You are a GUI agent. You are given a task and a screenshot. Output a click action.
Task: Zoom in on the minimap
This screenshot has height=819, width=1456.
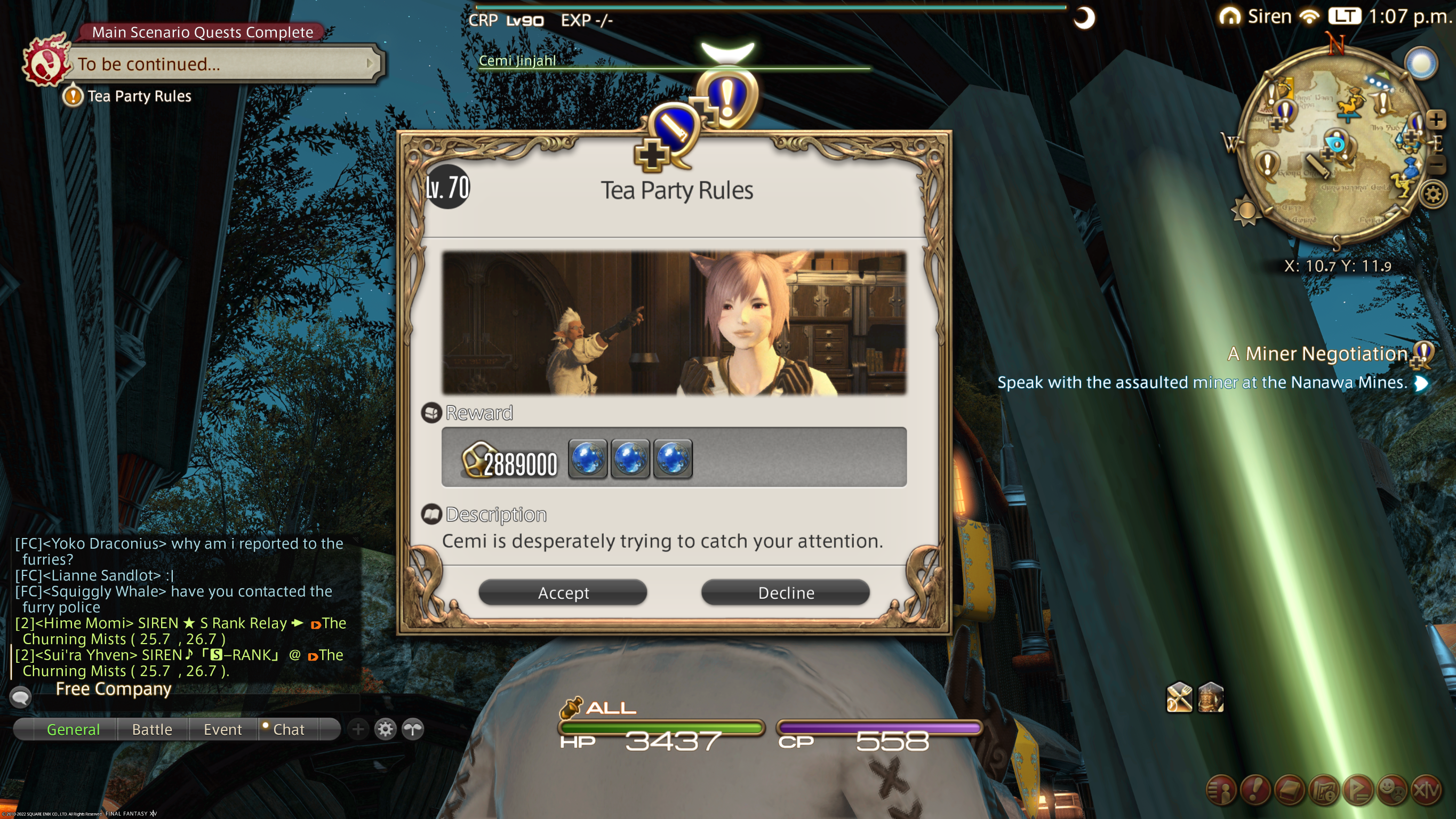[x=1436, y=119]
